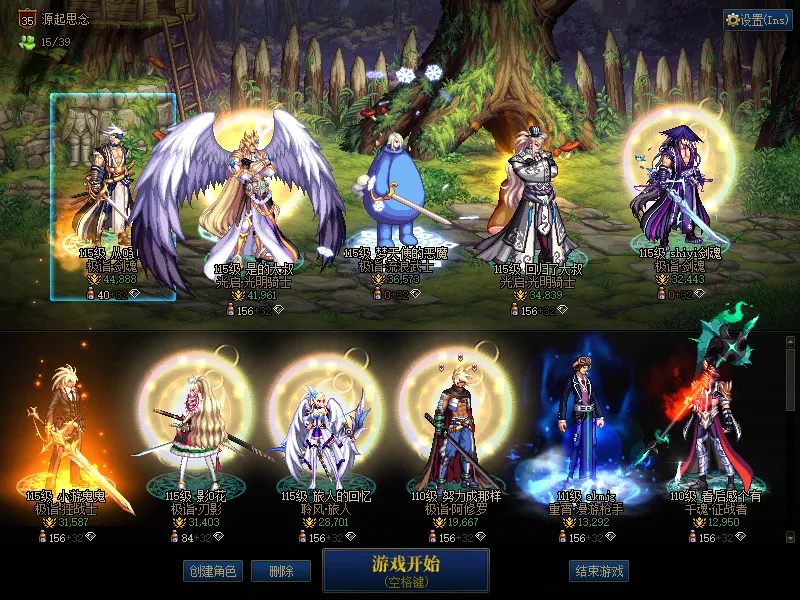Click 结束游戏 to exit the game
This screenshot has height=600, width=800.
[599, 571]
